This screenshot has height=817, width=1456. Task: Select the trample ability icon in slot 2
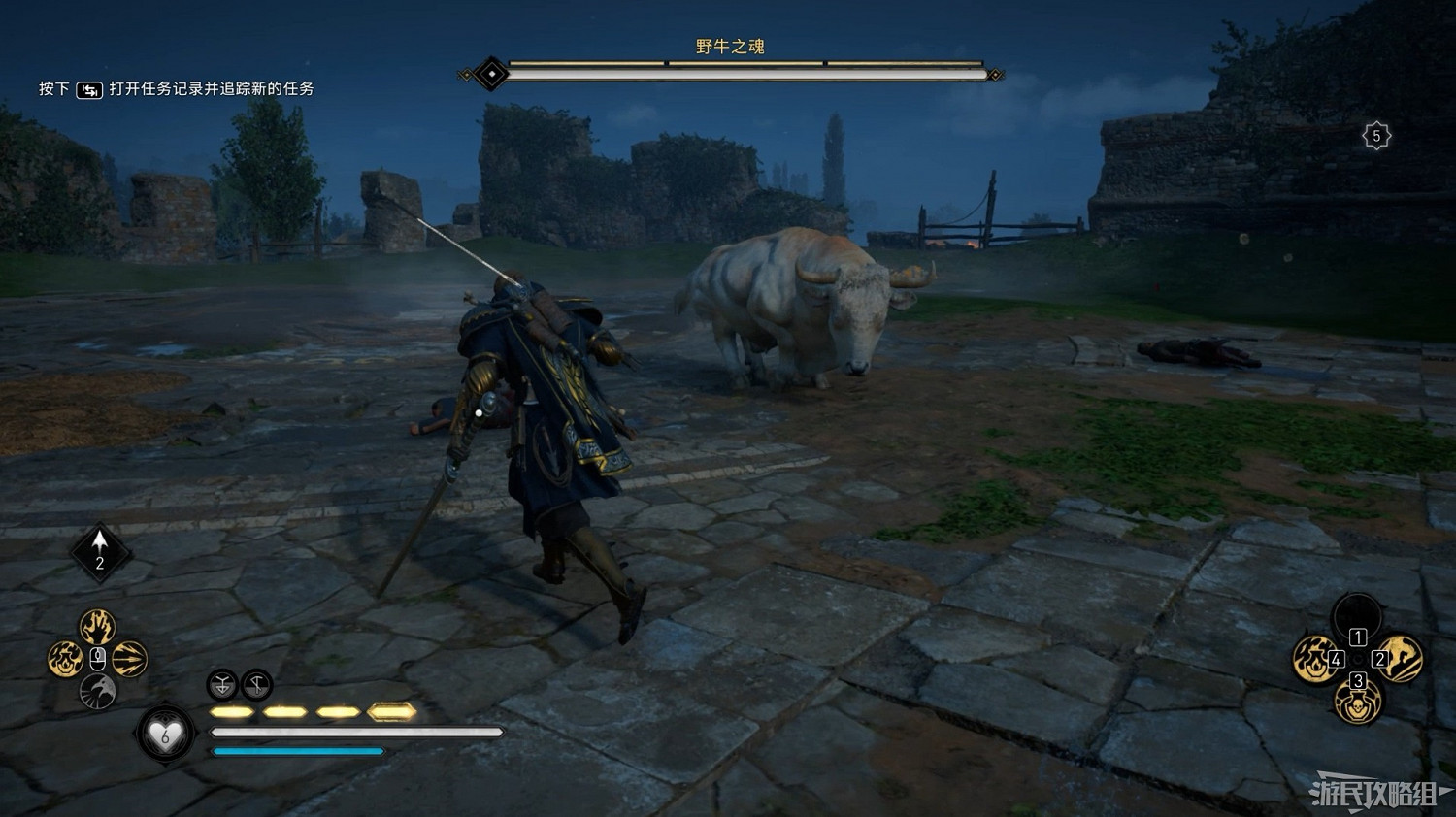1399,660
